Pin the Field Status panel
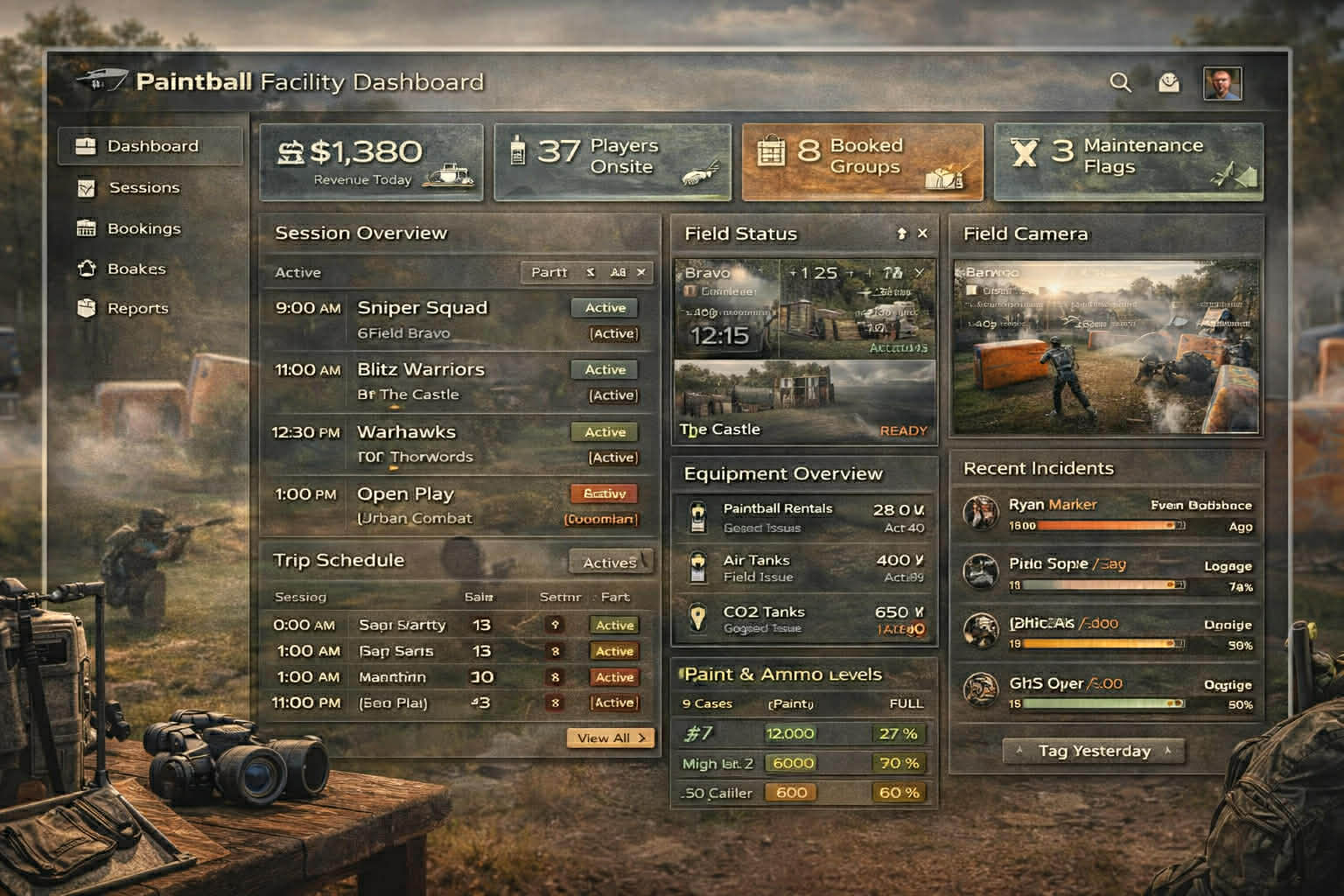The height and width of the screenshot is (896, 1344). [x=901, y=234]
